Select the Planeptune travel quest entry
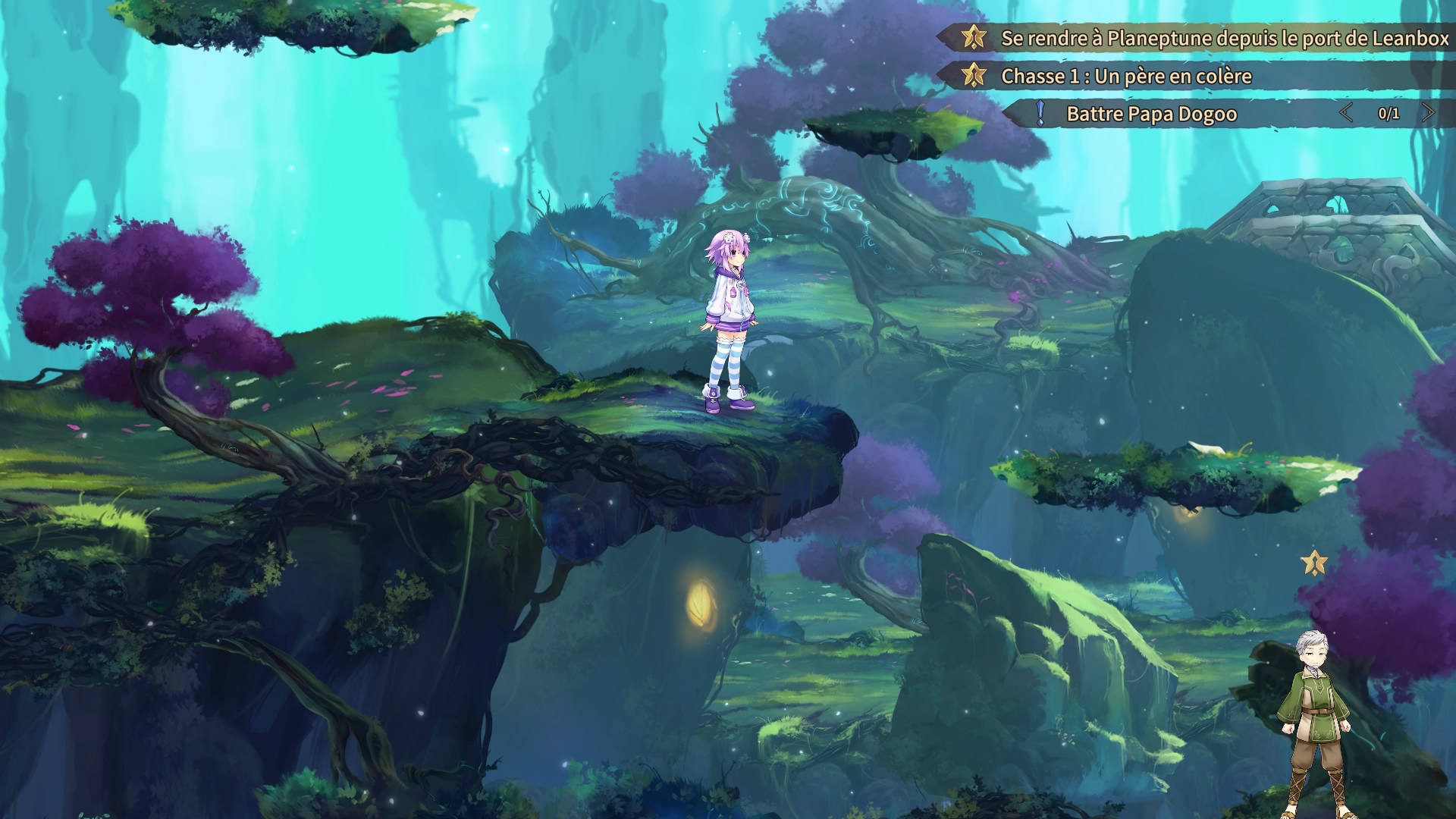Screen dimensions: 1456x819 (x=1224, y=38)
